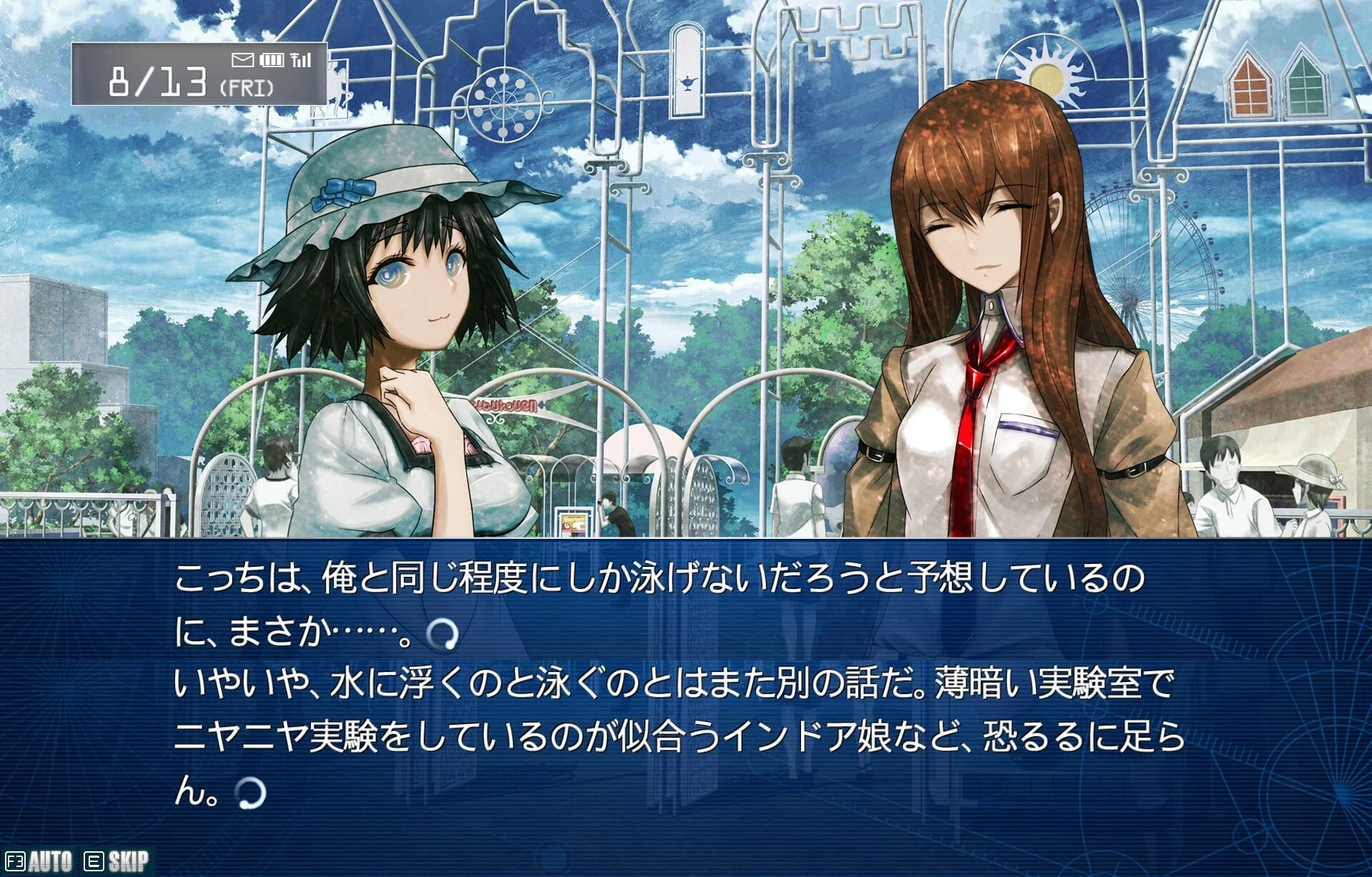Toggle AUTO text advance mode
This screenshot has height=877, width=1372.
(49, 861)
